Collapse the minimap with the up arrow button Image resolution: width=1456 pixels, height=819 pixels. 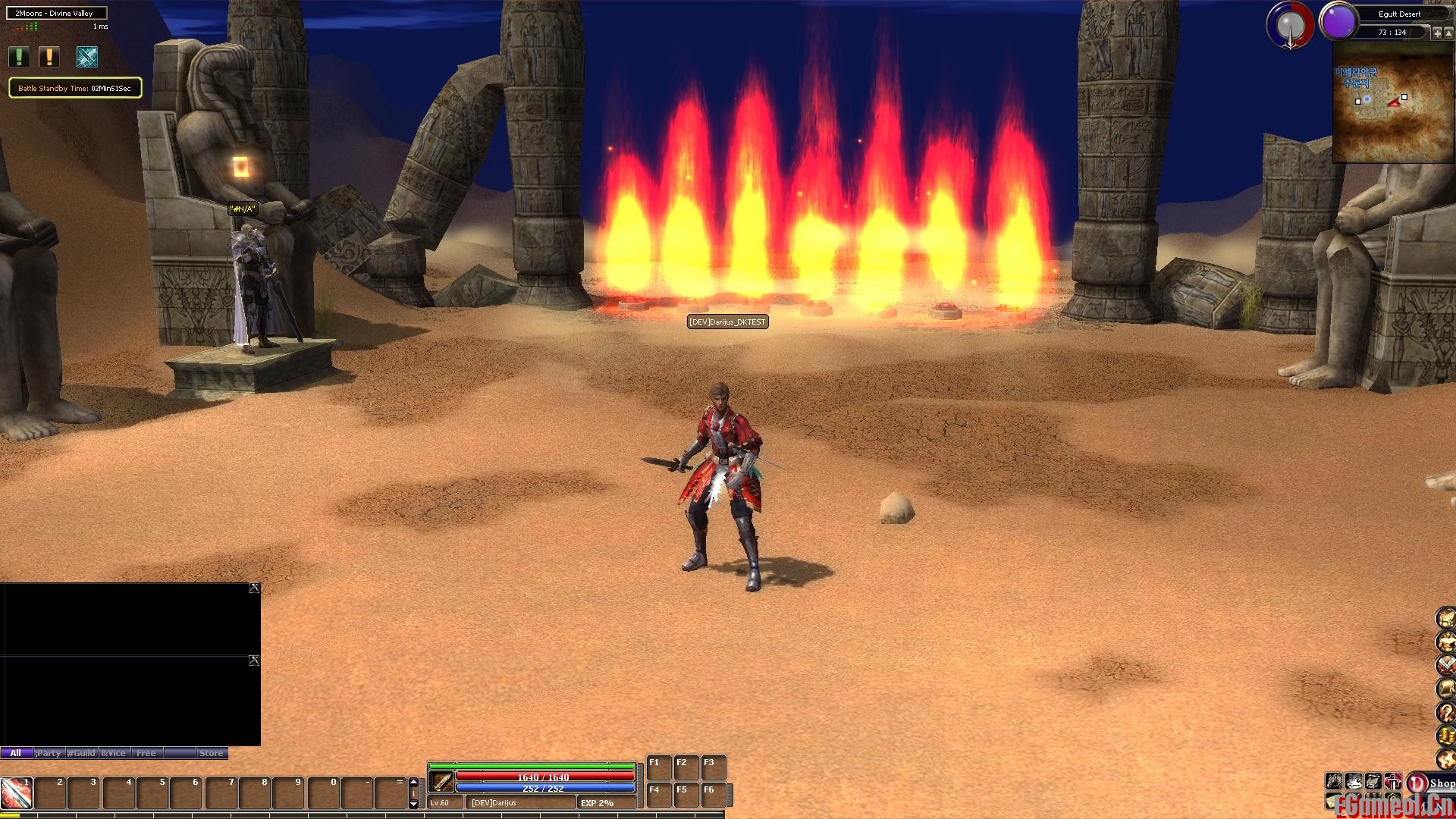(1448, 33)
